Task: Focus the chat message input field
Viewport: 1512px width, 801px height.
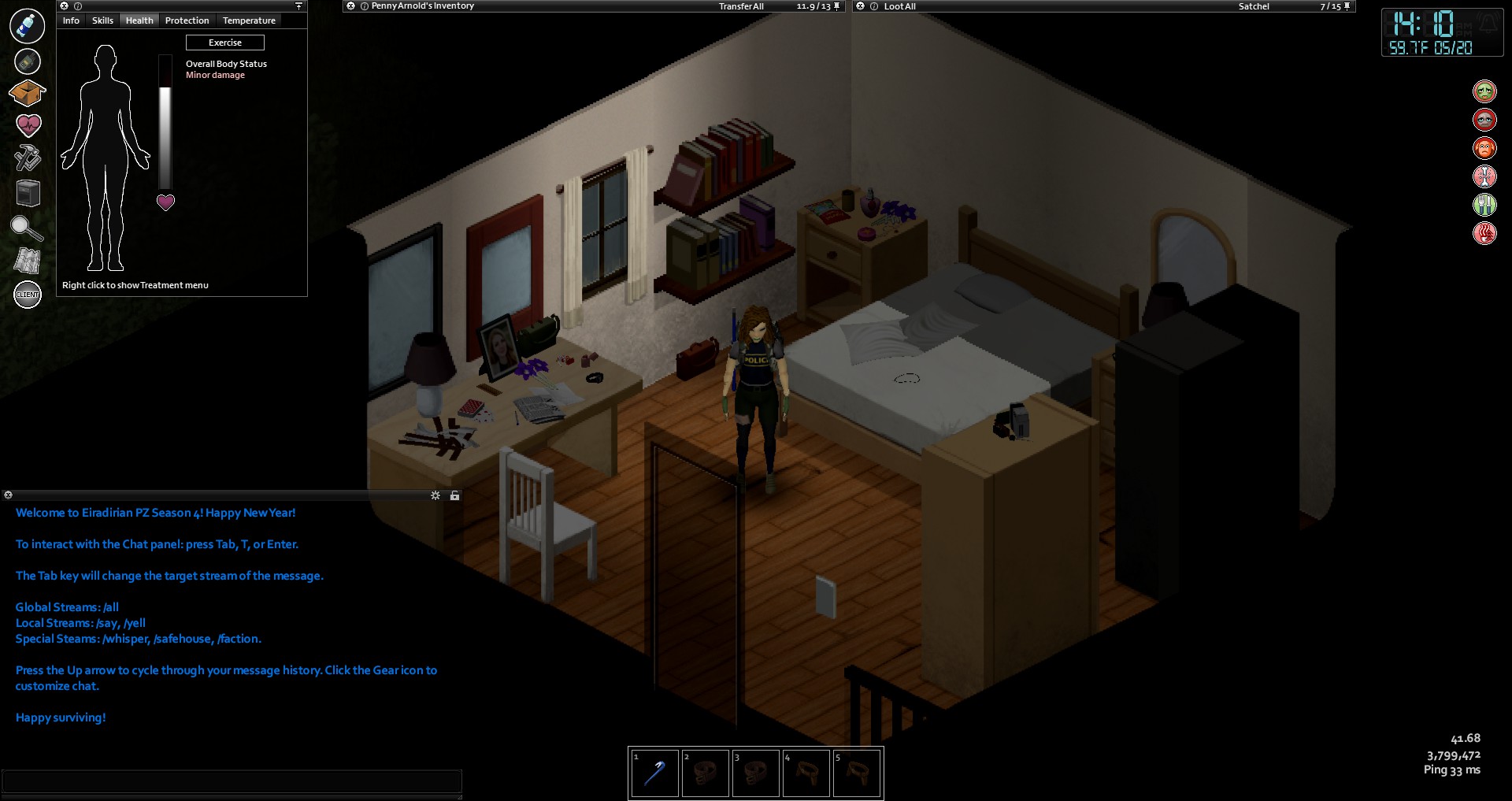Action: point(232,781)
